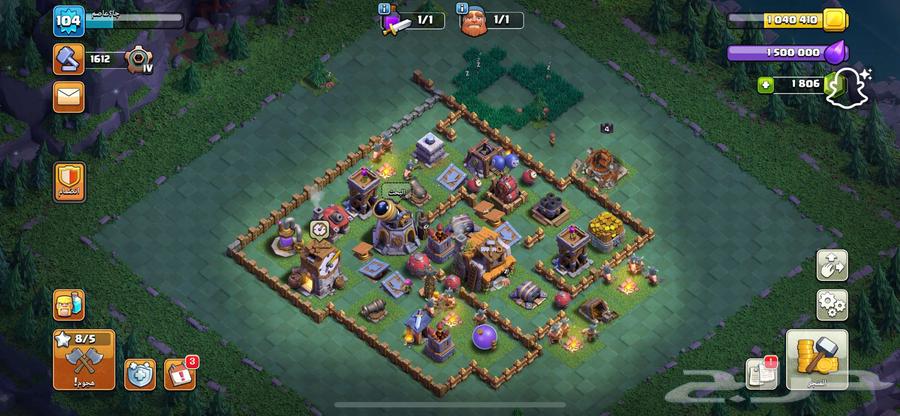The image size is (900, 416).
Task: Open the settings gear button
Action: click(x=832, y=303)
